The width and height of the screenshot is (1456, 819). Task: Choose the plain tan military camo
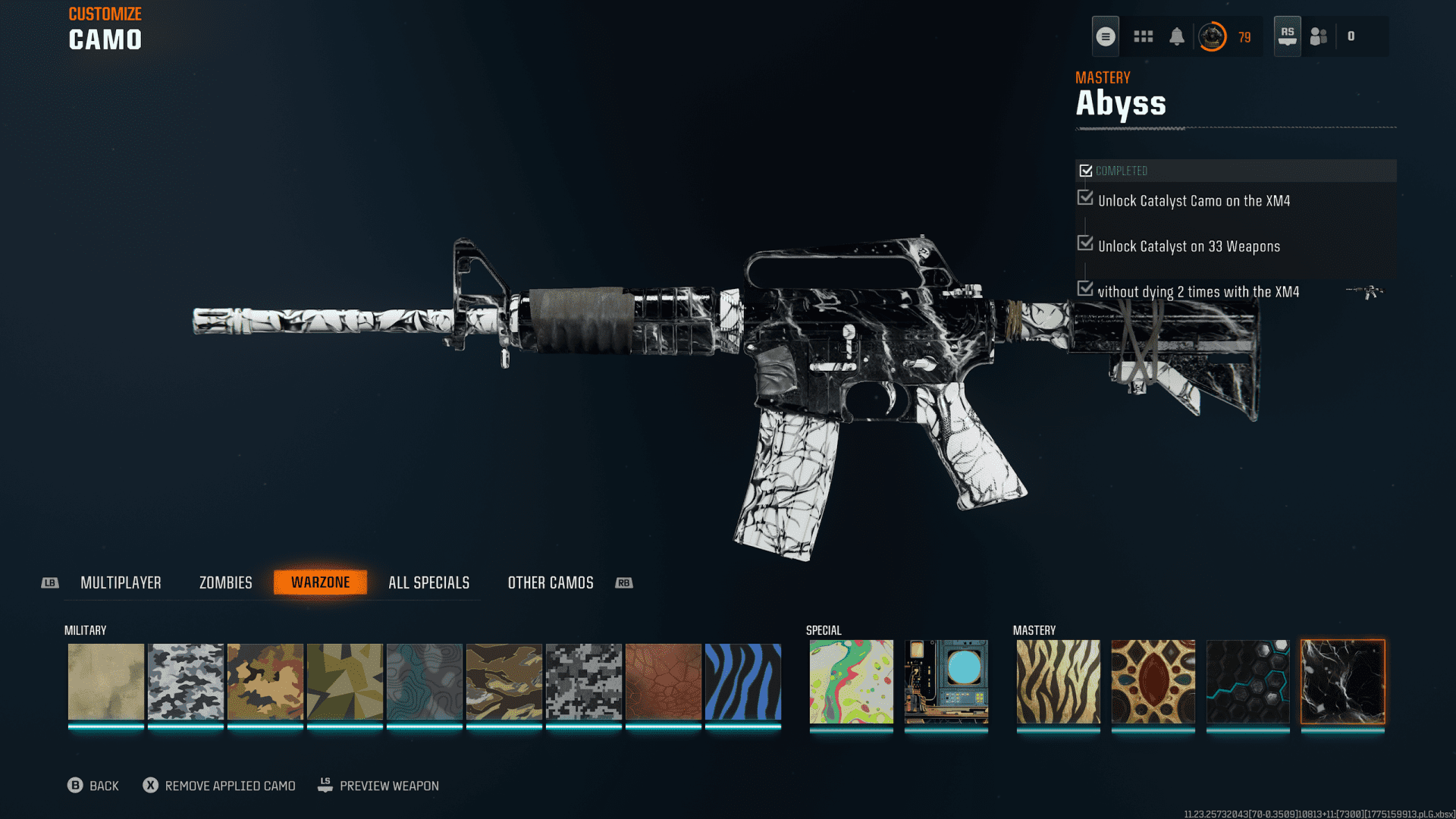106,681
